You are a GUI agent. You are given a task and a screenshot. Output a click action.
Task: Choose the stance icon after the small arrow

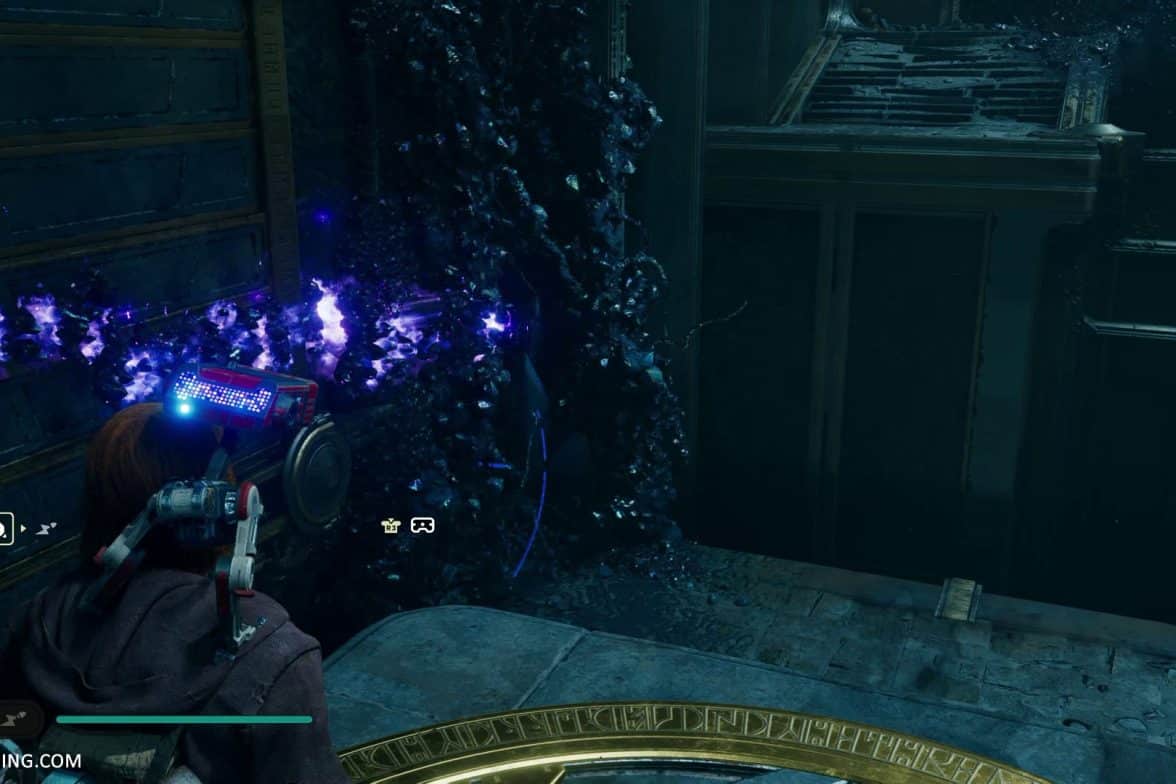coord(46,527)
